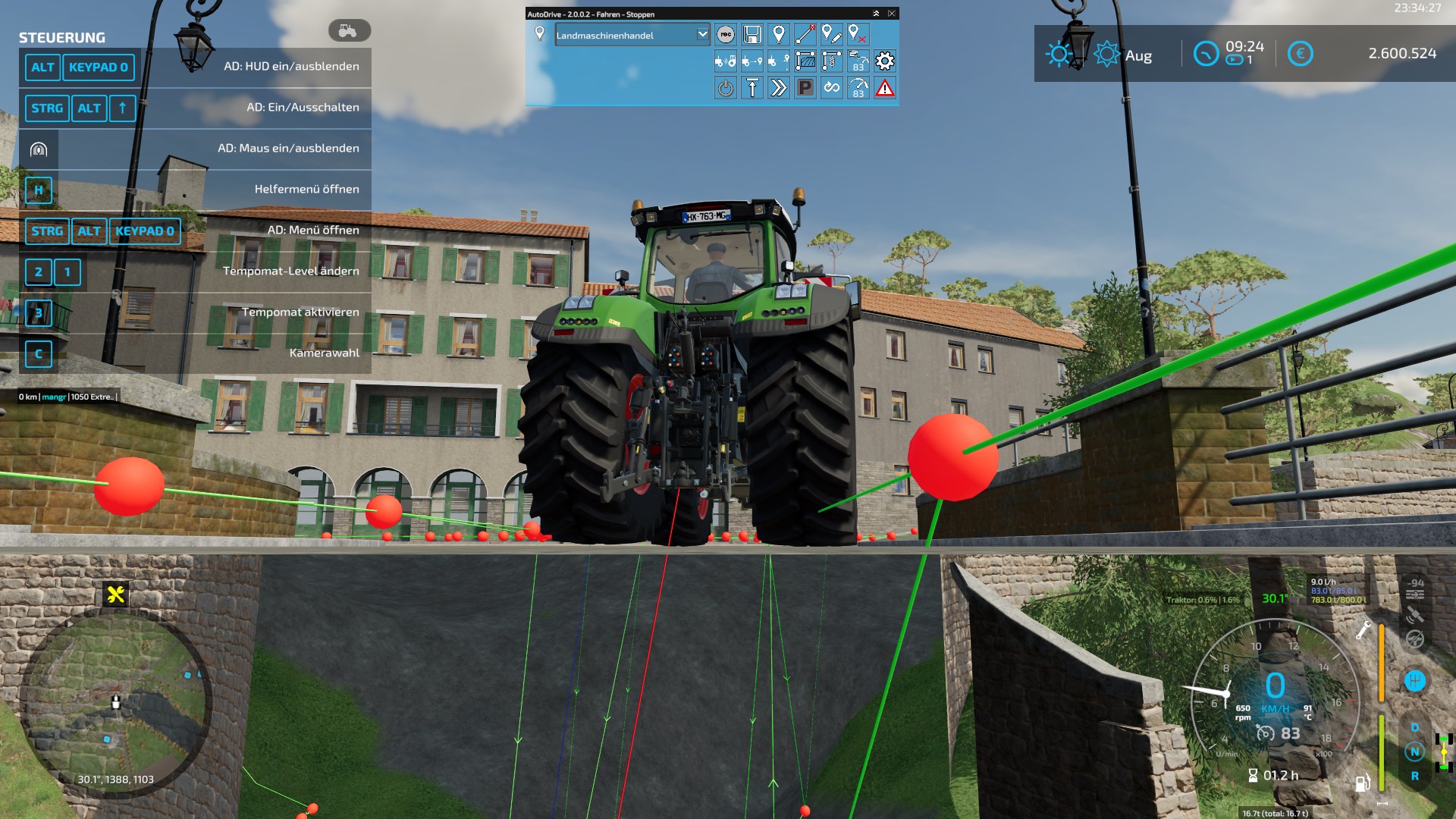The image size is (1456, 819).
Task: Toggle the marker delete icon with red X
Action: (x=858, y=34)
